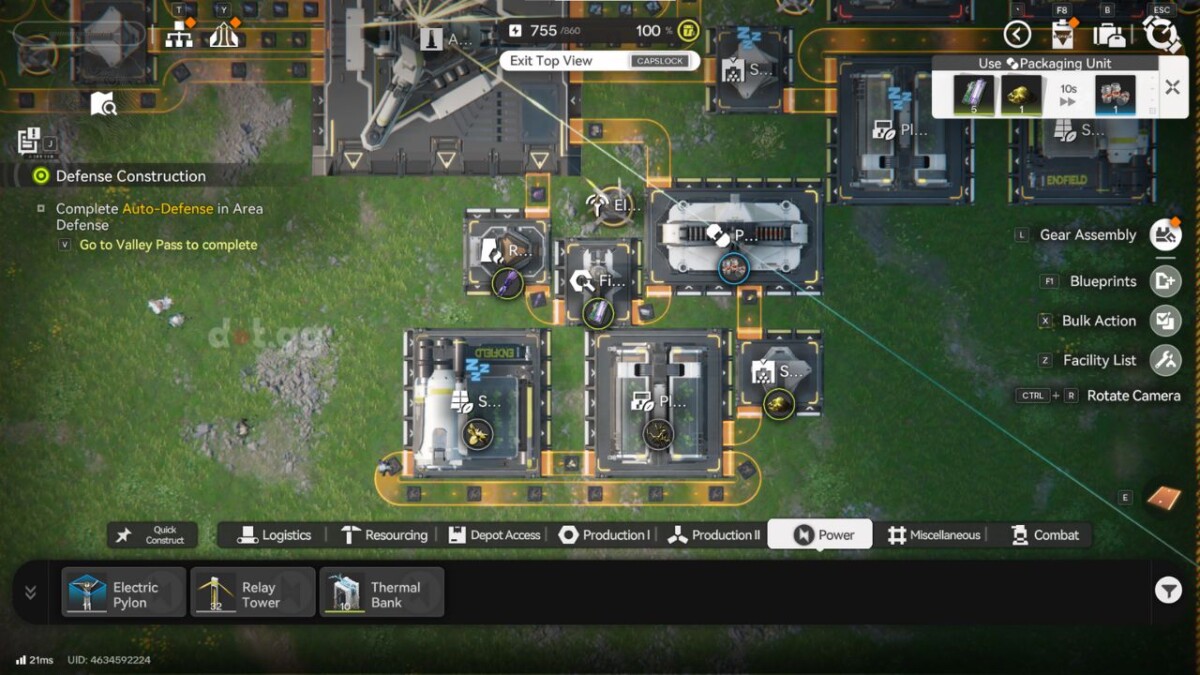Open the Facility List
This screenshot has height=675, width=1200.
click(1164, 360)
